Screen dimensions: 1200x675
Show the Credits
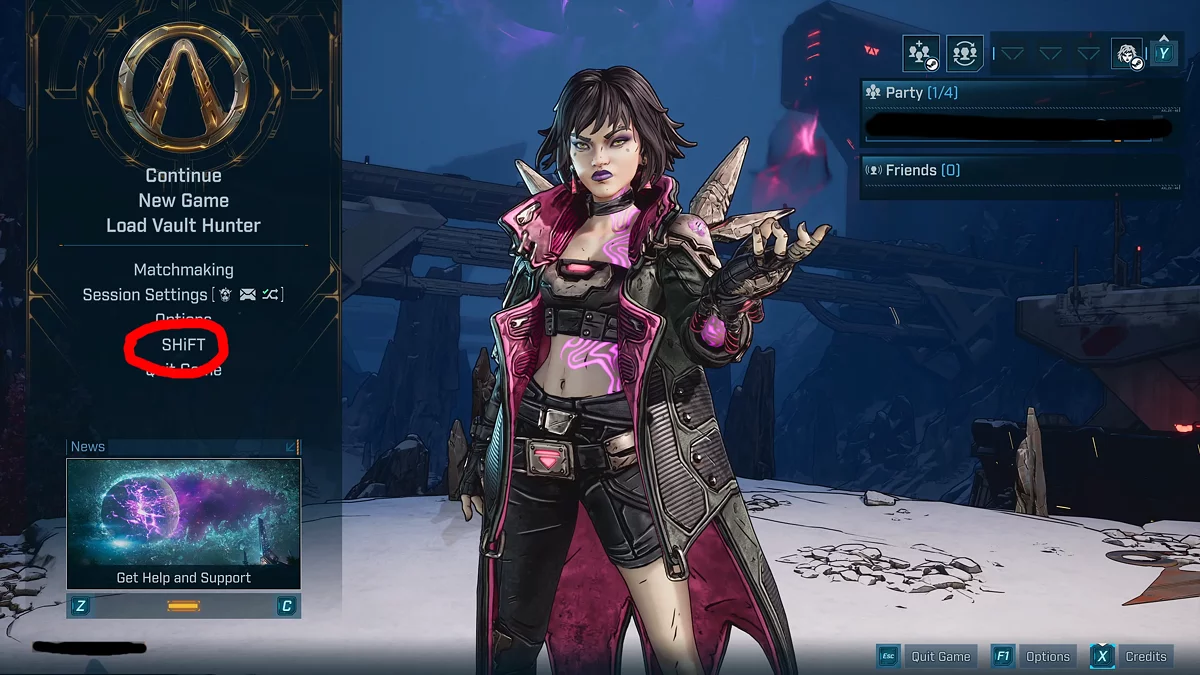(1145, 657)
